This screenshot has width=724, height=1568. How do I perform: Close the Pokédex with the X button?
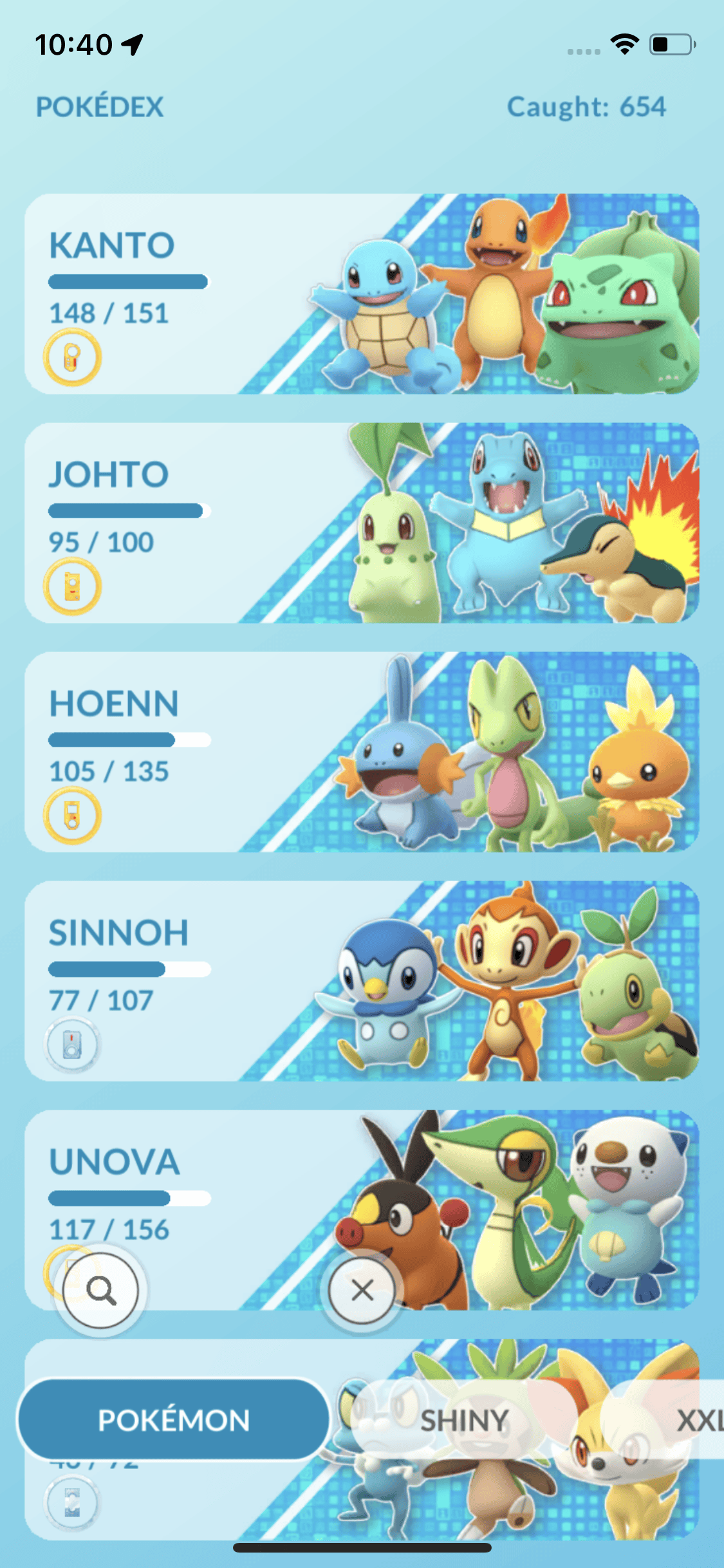362,1290
